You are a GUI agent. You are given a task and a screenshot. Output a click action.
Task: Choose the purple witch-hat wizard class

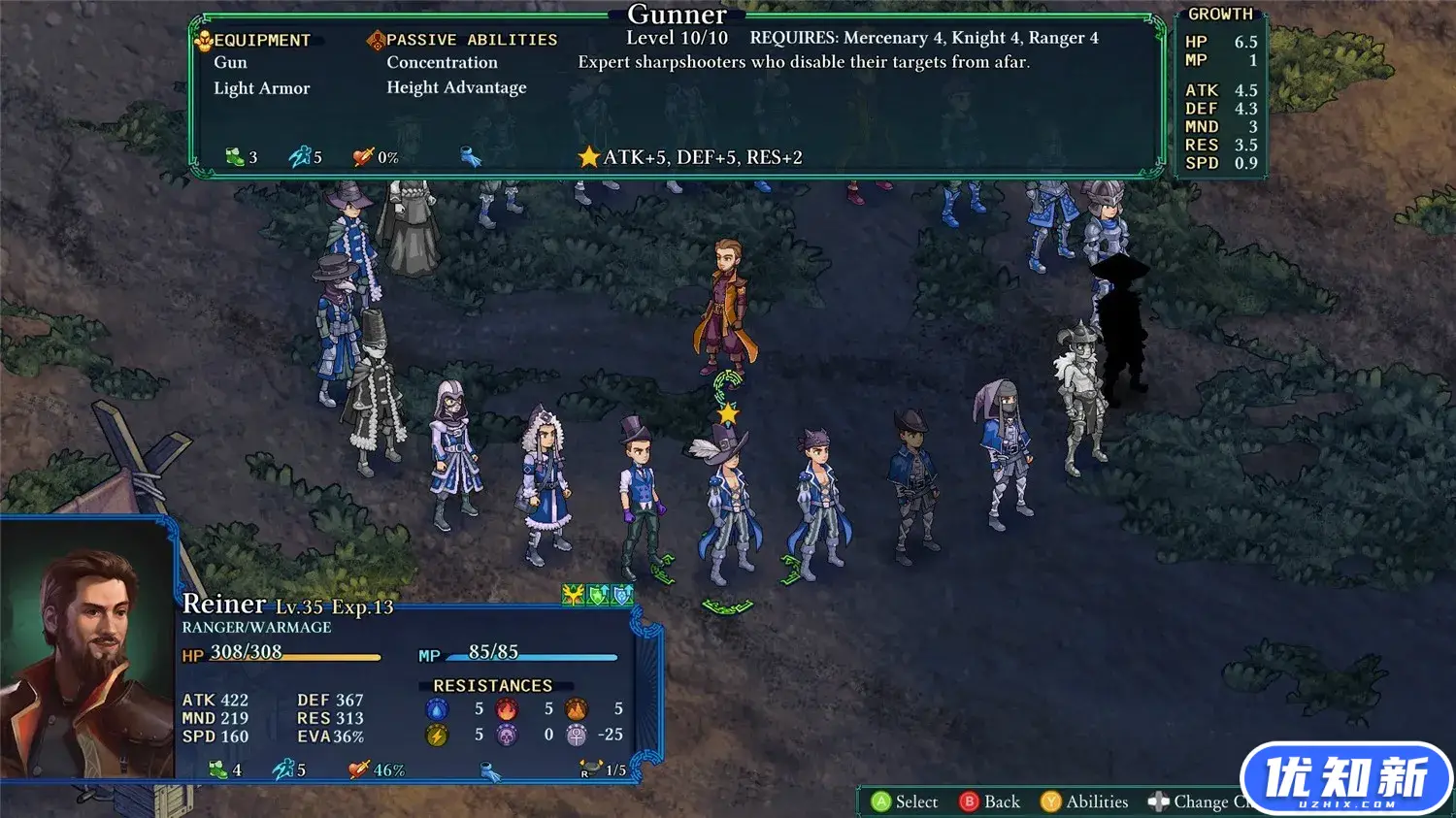point(349,233)
